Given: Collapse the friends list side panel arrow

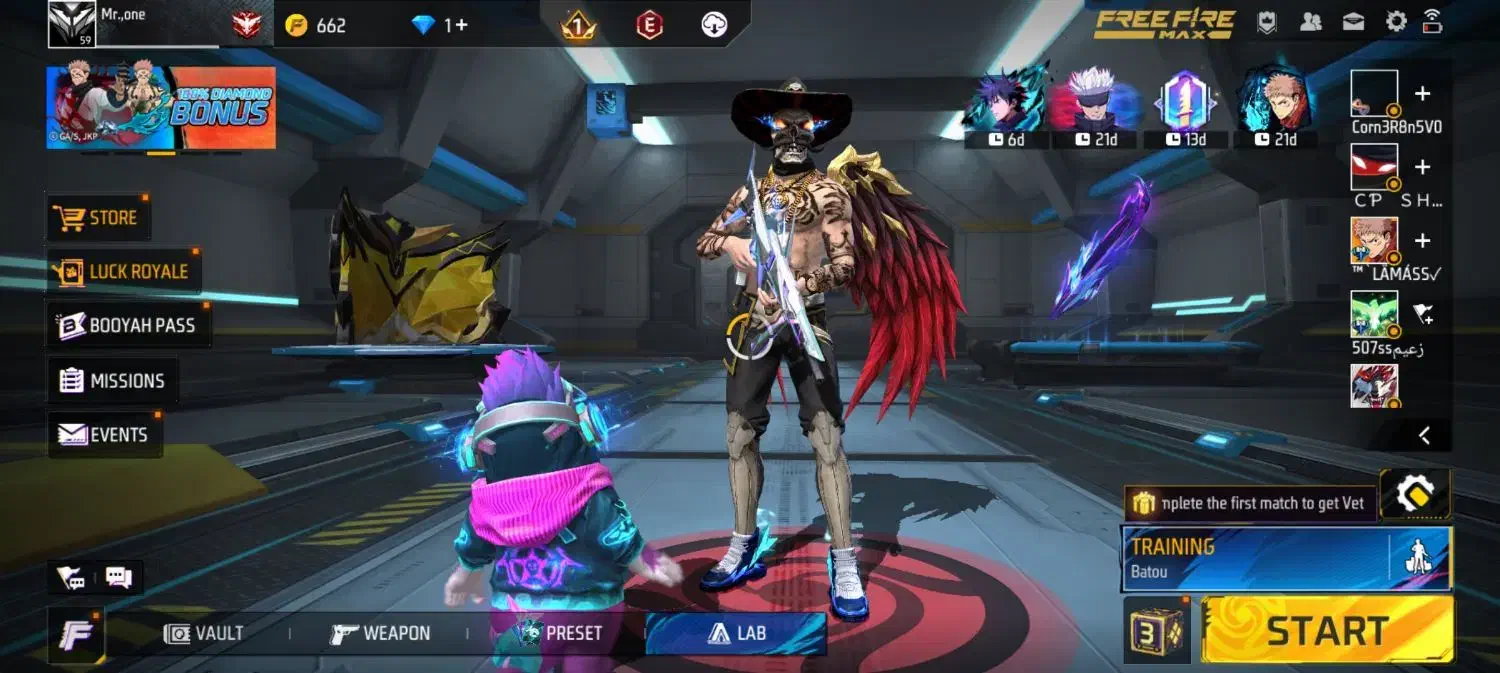Looking at the screenshot, I should [x=1424, y=435].
